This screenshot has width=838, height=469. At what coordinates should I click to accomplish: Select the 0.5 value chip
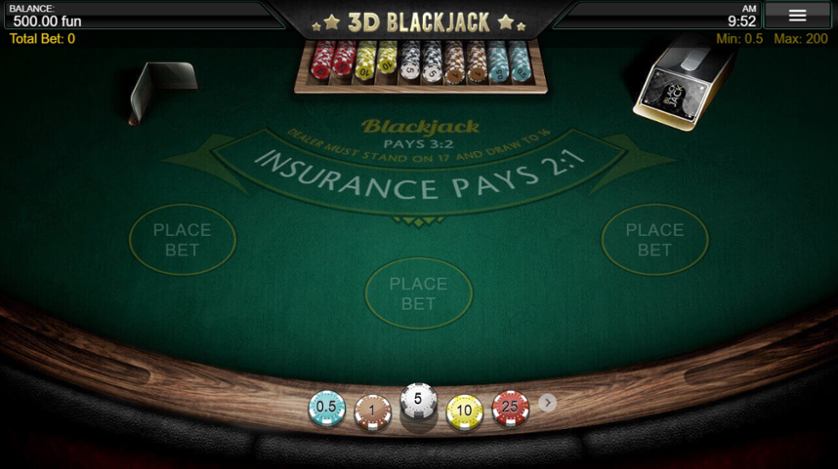point(327,408)
